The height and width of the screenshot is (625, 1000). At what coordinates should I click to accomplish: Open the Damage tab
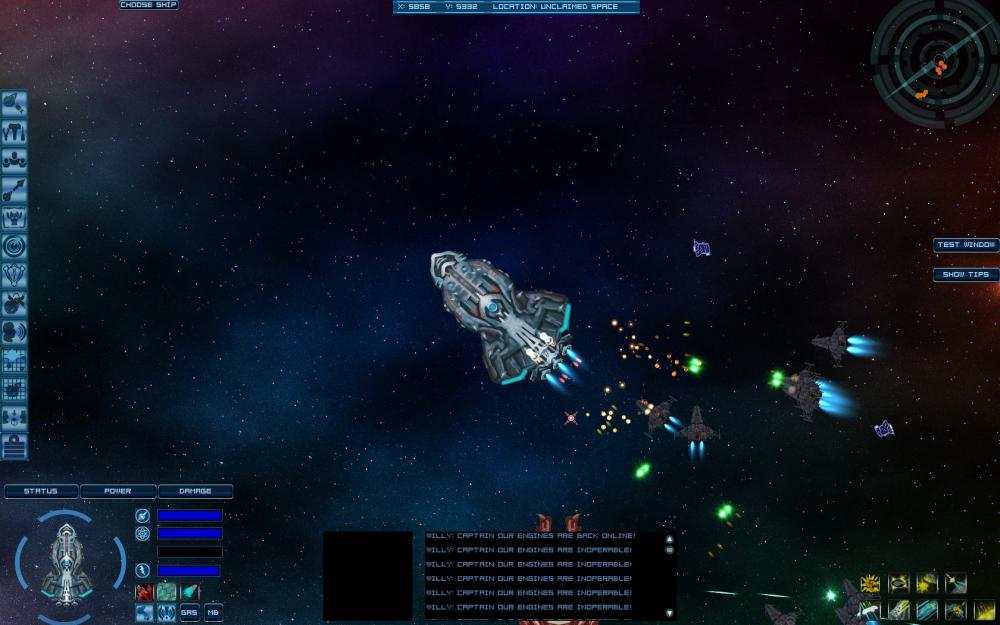coord(195,491)
